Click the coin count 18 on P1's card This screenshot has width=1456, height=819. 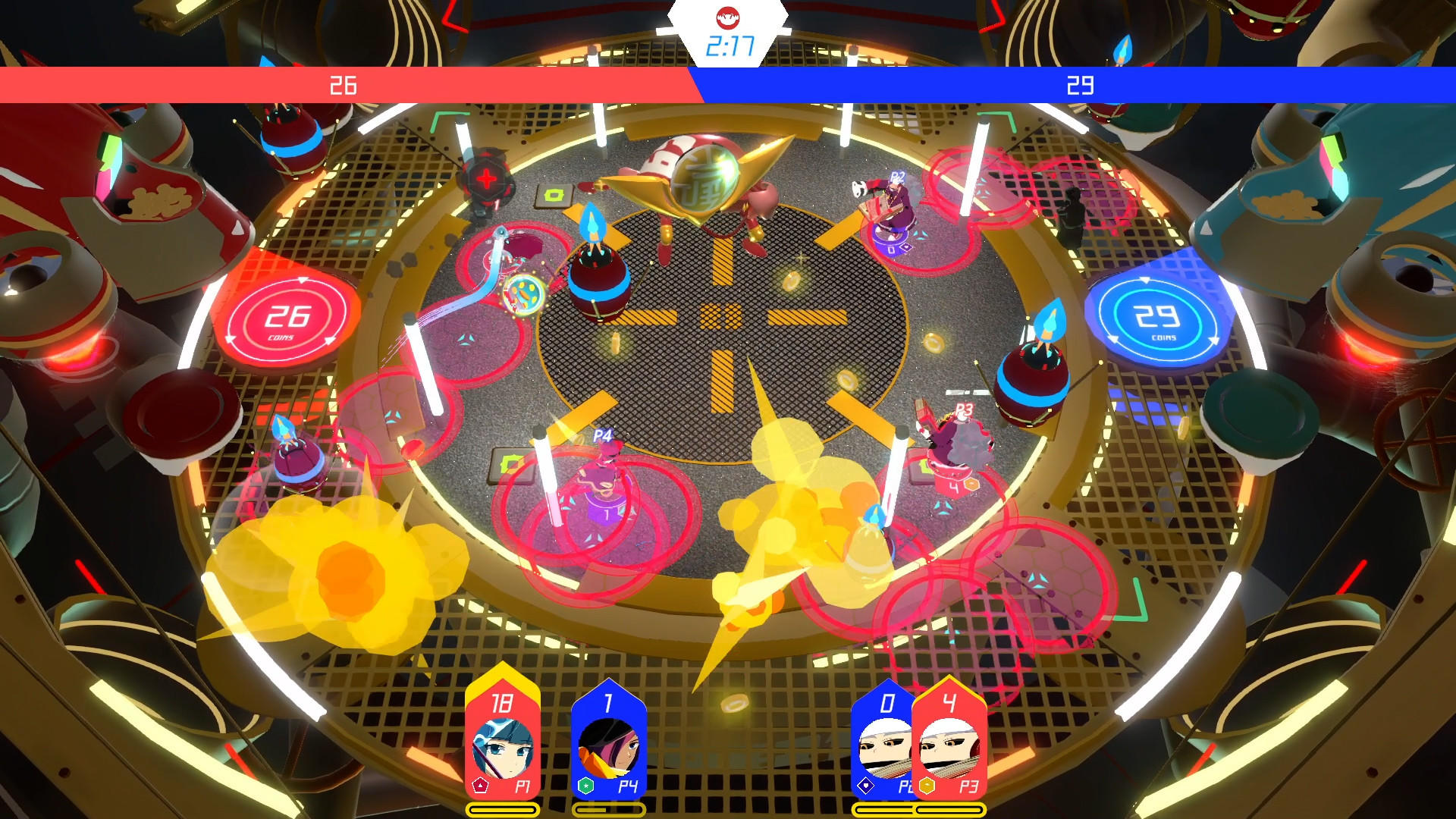pos(503,701)
